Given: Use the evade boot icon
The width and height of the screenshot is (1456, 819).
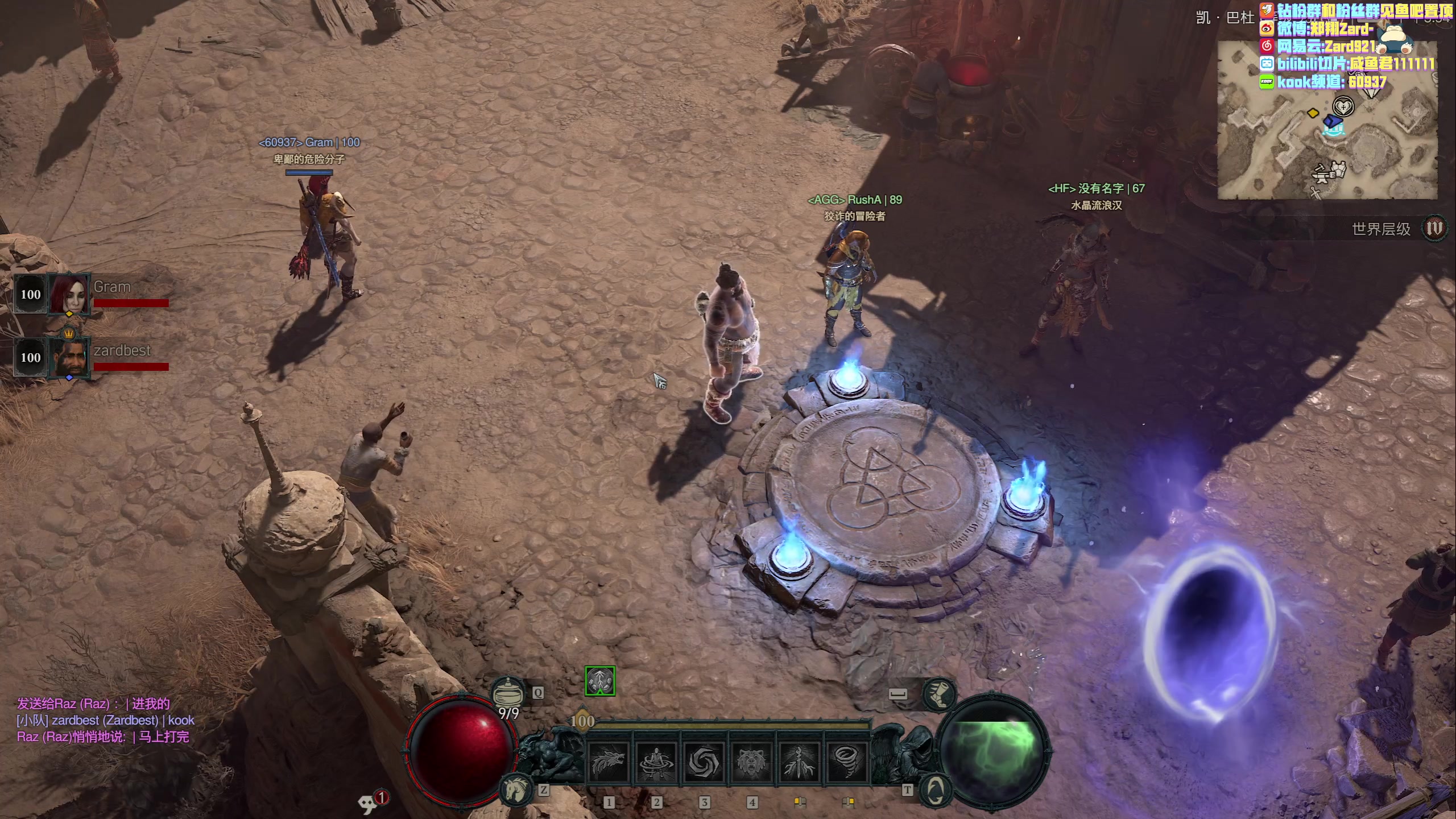Looking at the screenshot, I should point(939,694).
